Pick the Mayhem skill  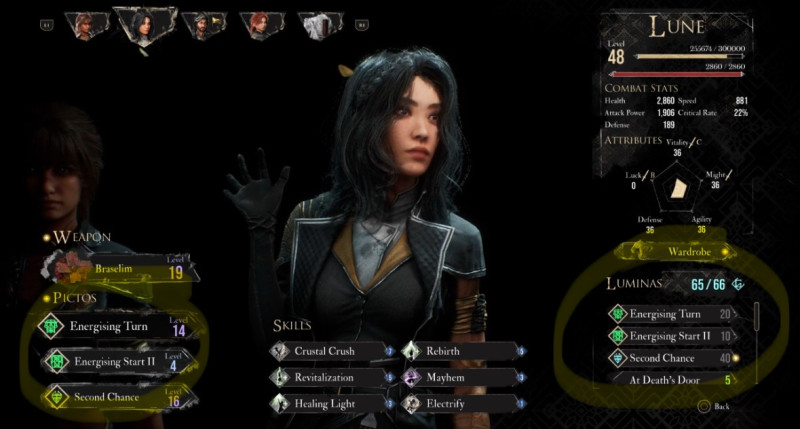click(x=462, y=377)
